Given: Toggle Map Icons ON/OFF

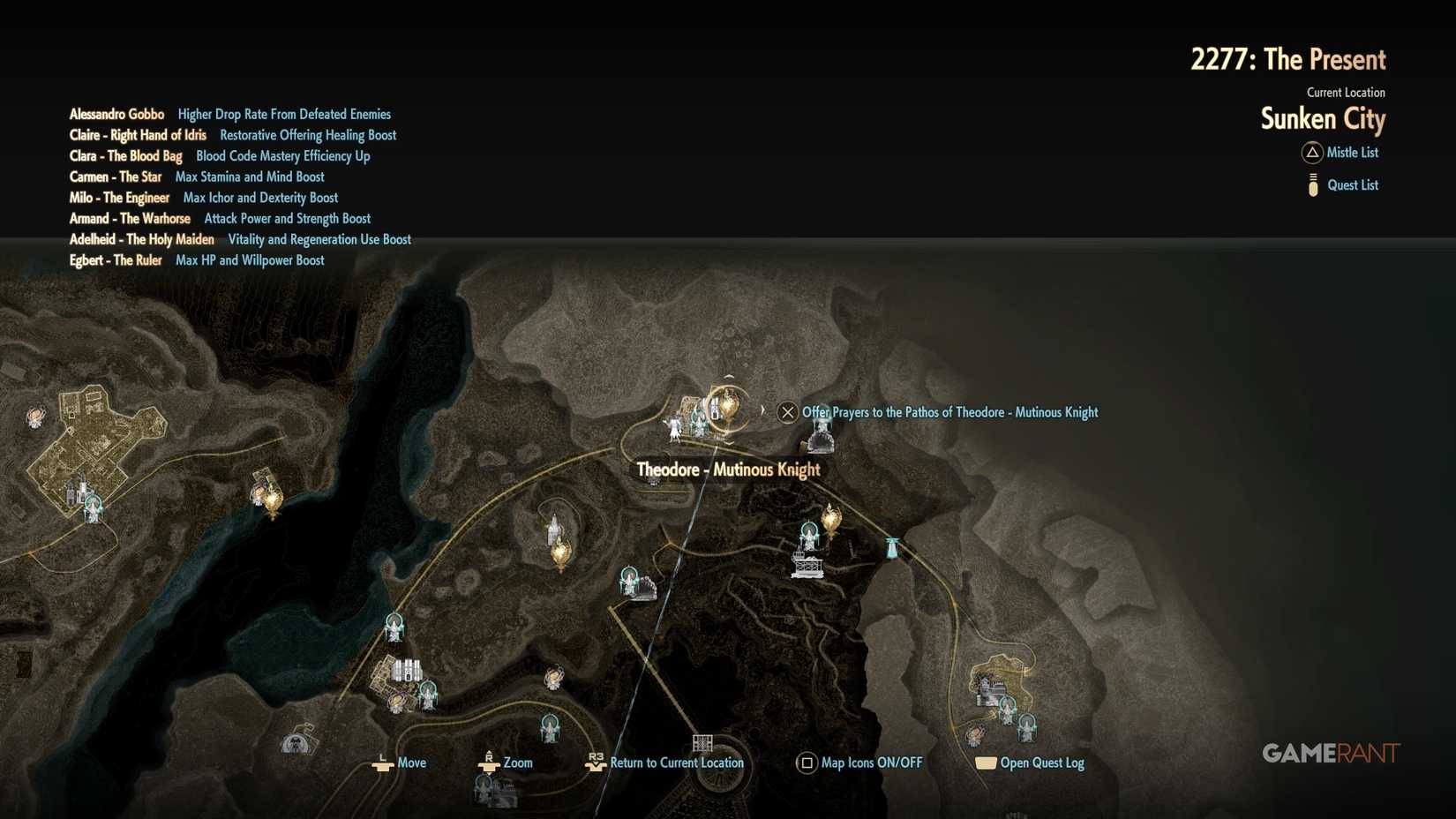Looking at the screenshot, I should coord(870,763).
